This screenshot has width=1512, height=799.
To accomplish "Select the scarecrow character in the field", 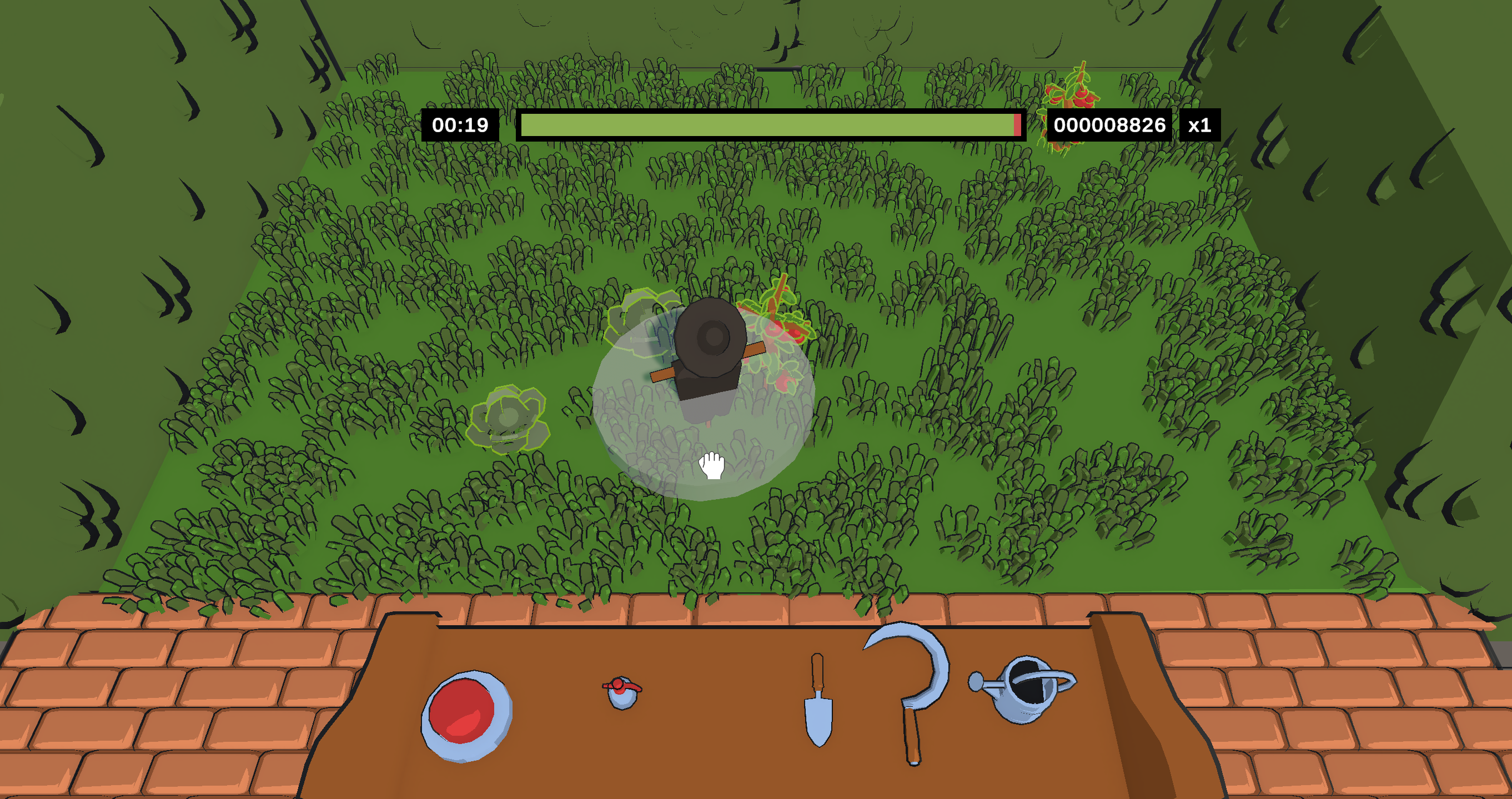I will tap(710, 346).
